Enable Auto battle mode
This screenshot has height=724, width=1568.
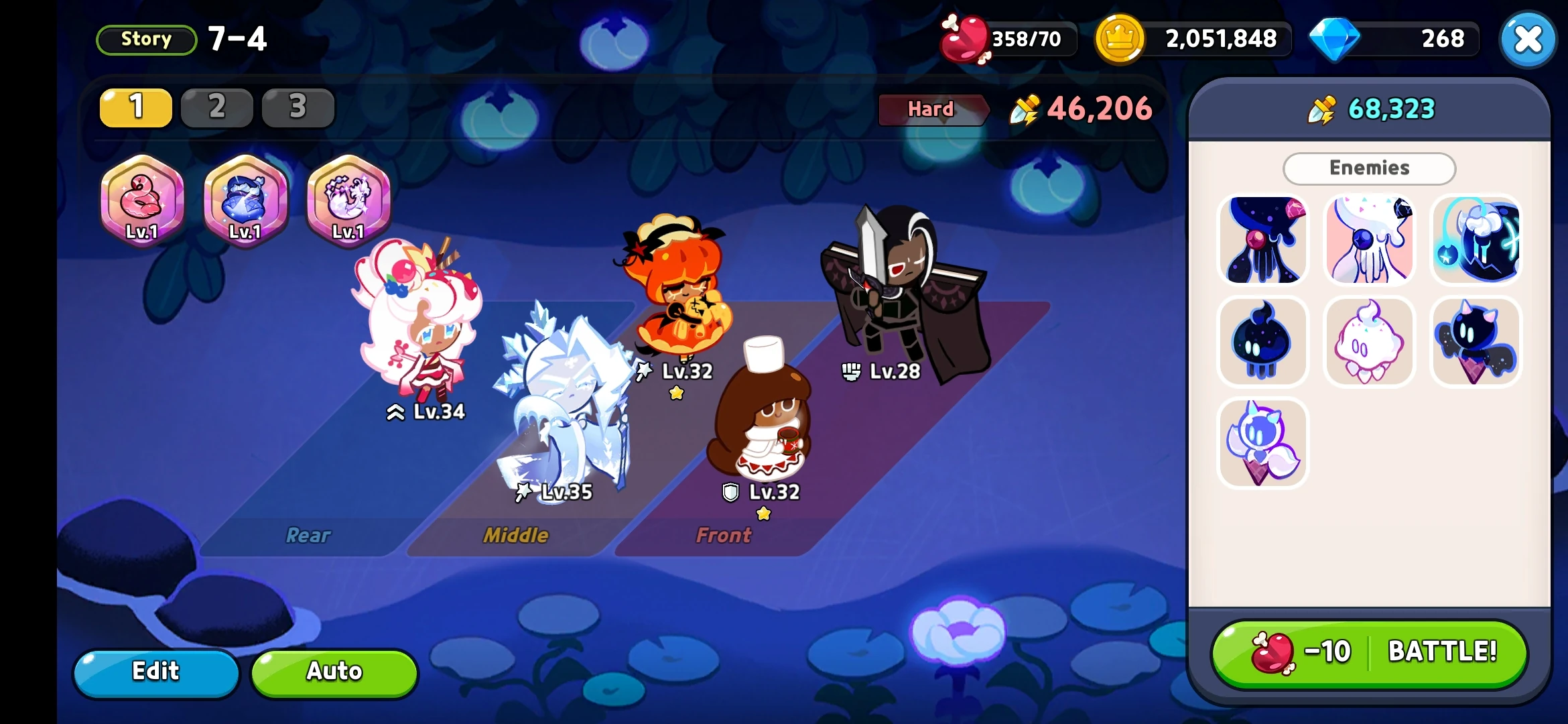[334, 672]
